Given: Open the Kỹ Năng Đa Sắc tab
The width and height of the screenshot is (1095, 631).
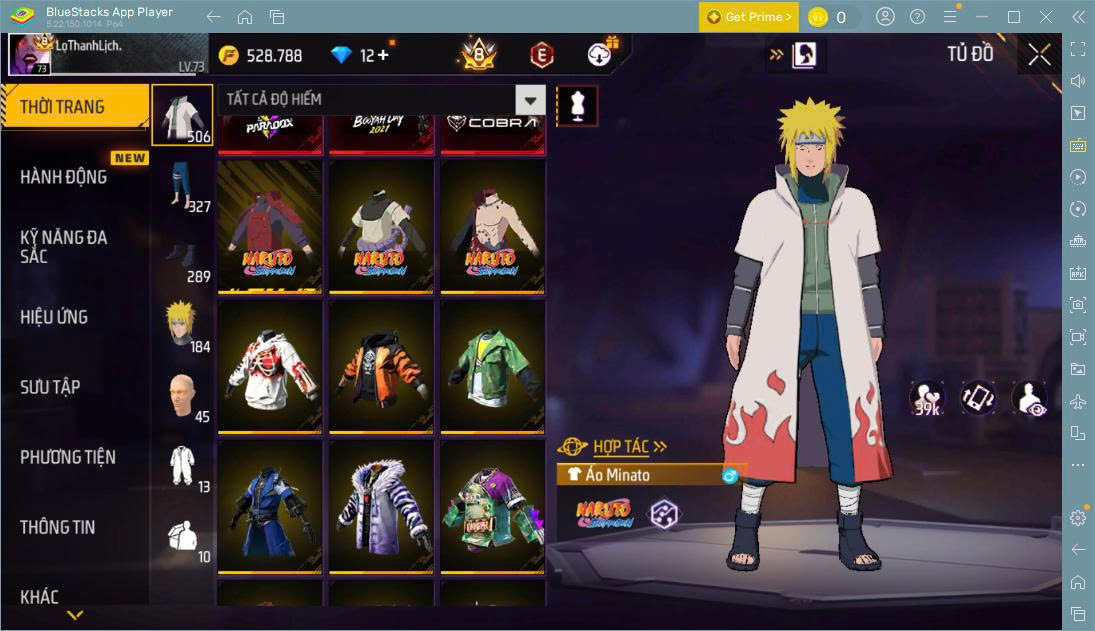Looking at the screenshot, I should [x=64, y=246].
